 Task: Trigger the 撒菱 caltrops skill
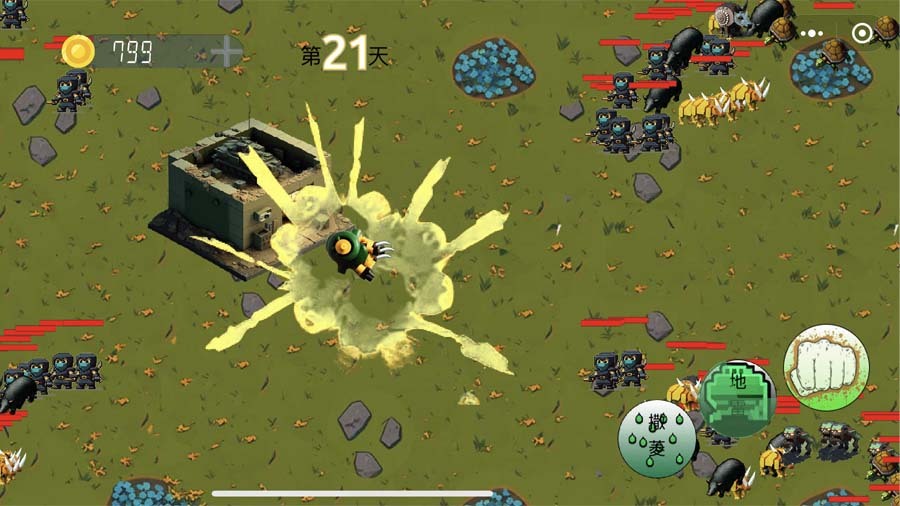click(656, 438)
